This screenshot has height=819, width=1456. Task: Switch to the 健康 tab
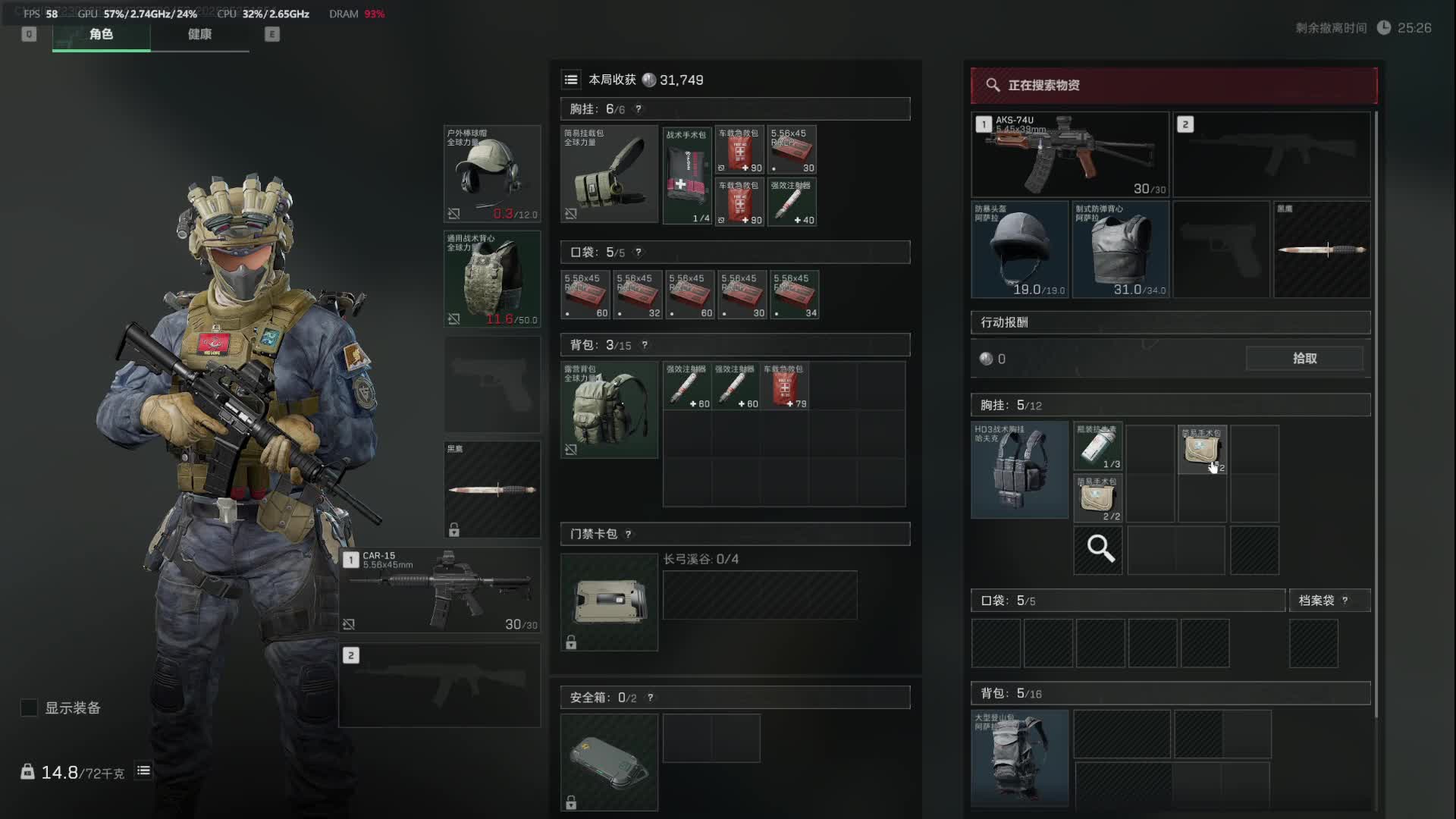[199, 34]
